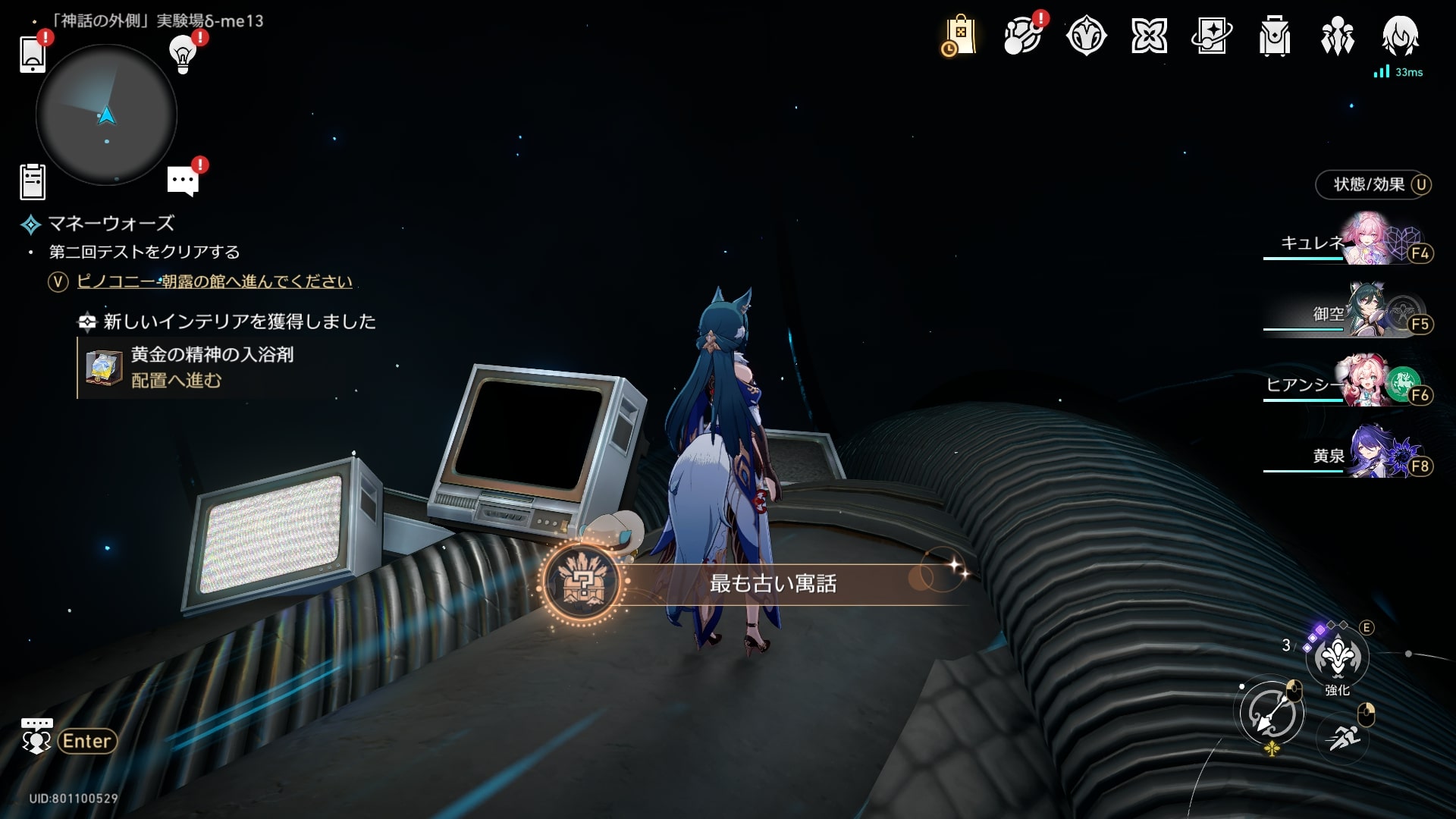Go to placement for 黄金の精神の入浴剤

click(x=176, y=381)
